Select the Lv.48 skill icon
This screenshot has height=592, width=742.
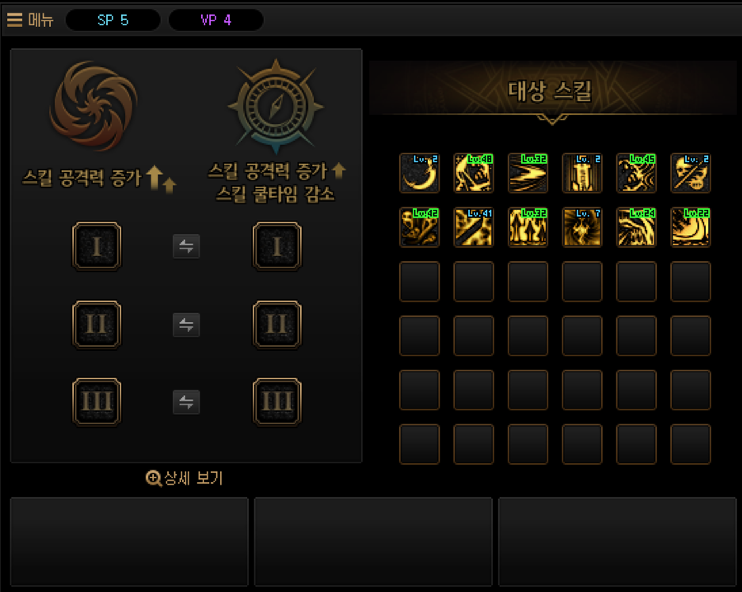coord(473,173)
